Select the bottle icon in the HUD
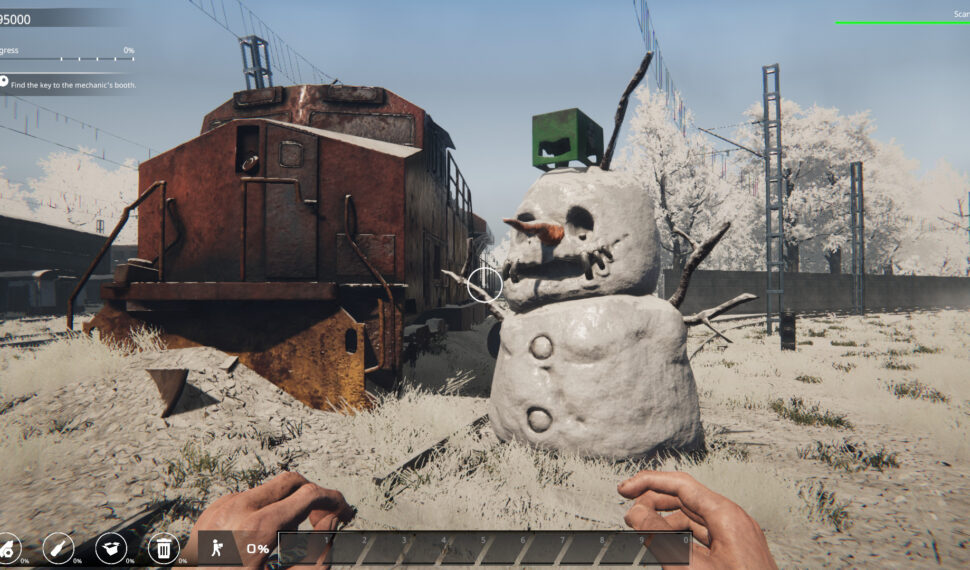 click(58, 547)
